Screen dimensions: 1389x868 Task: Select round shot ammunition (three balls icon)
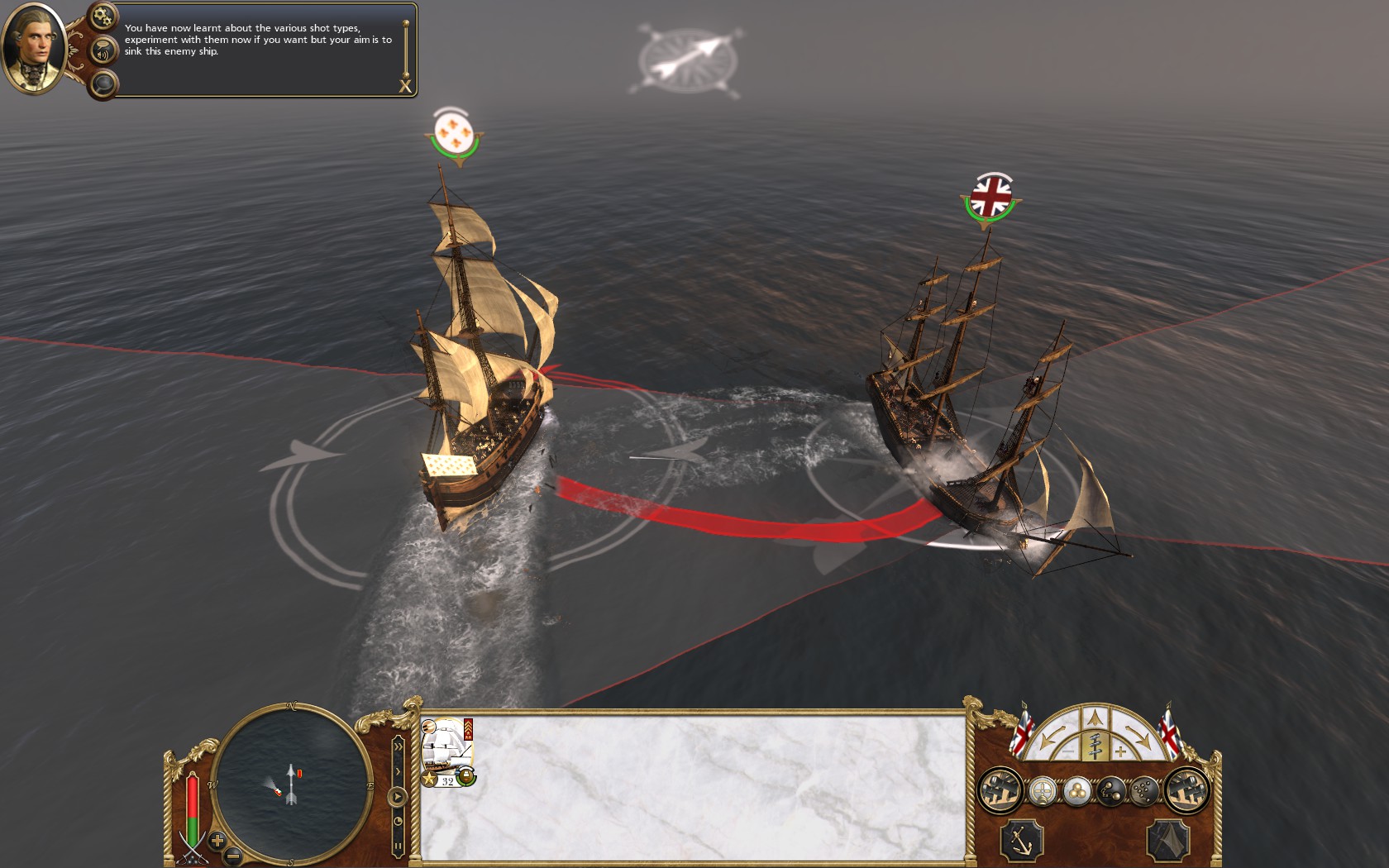tap(1076, 791)
